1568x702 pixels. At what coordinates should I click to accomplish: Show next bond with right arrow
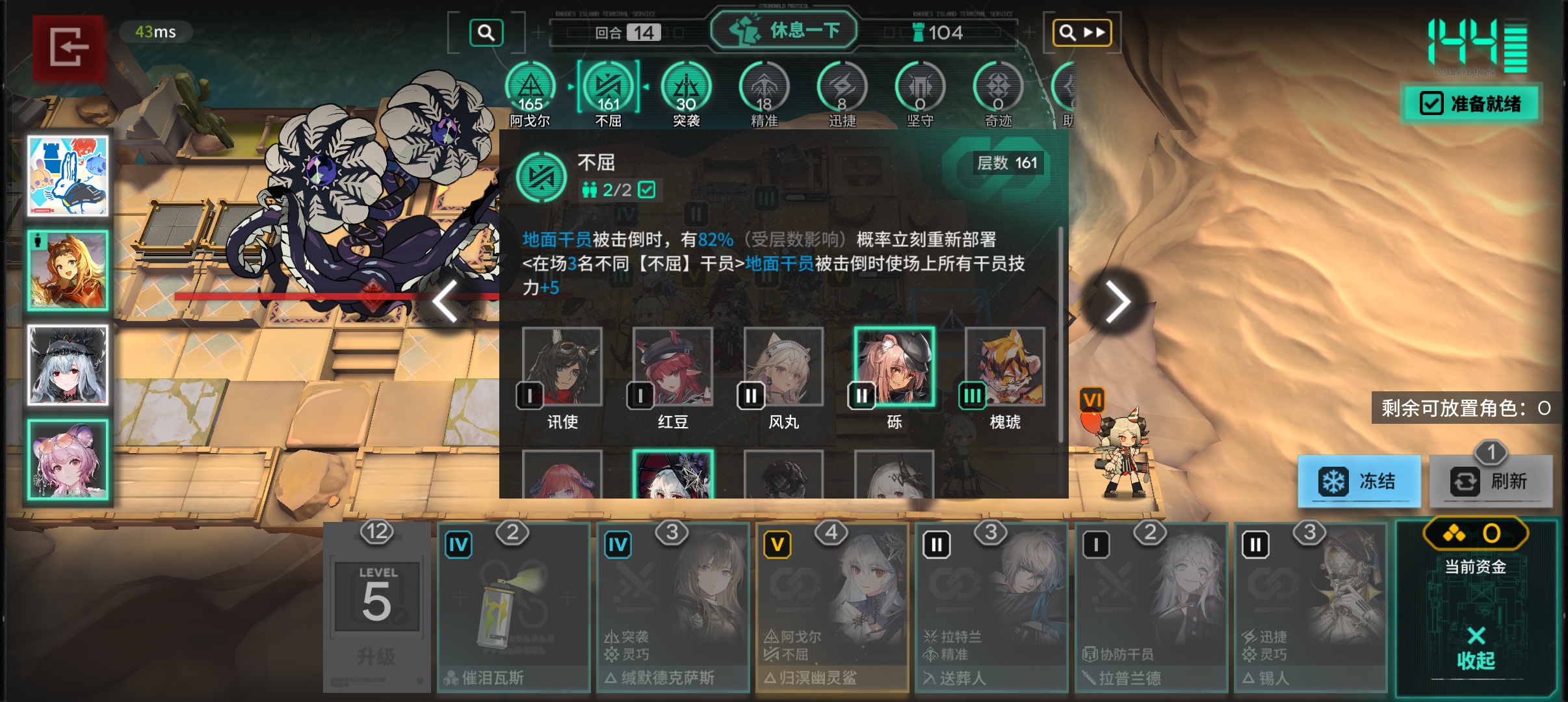coord(1117,302)
